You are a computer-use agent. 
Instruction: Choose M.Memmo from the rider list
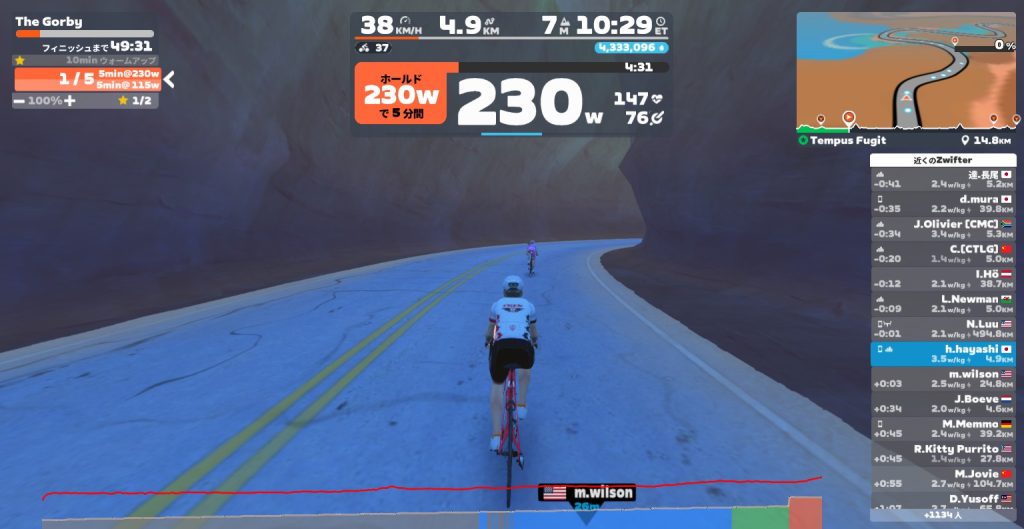tap(943, 429)
